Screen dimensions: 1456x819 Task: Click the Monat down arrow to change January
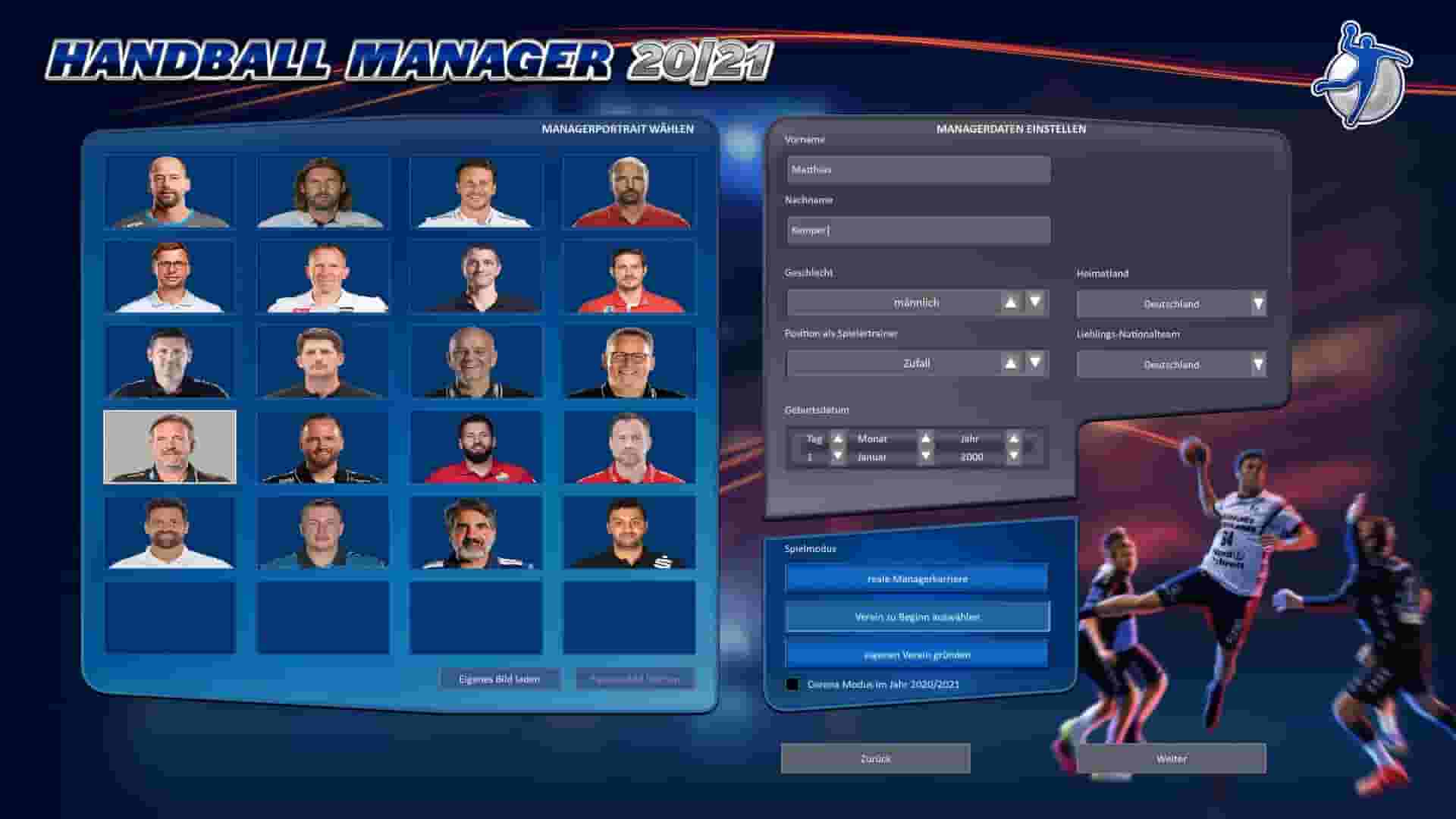925,457
